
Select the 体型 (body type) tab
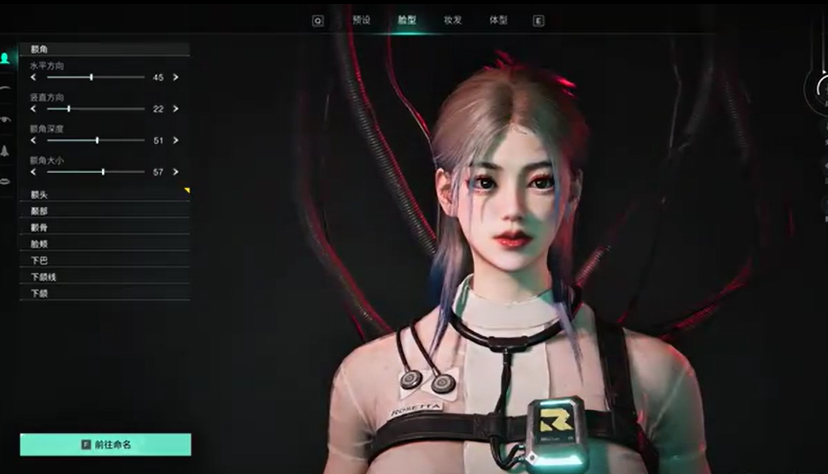pyautogui.click(x=497, y=20)
